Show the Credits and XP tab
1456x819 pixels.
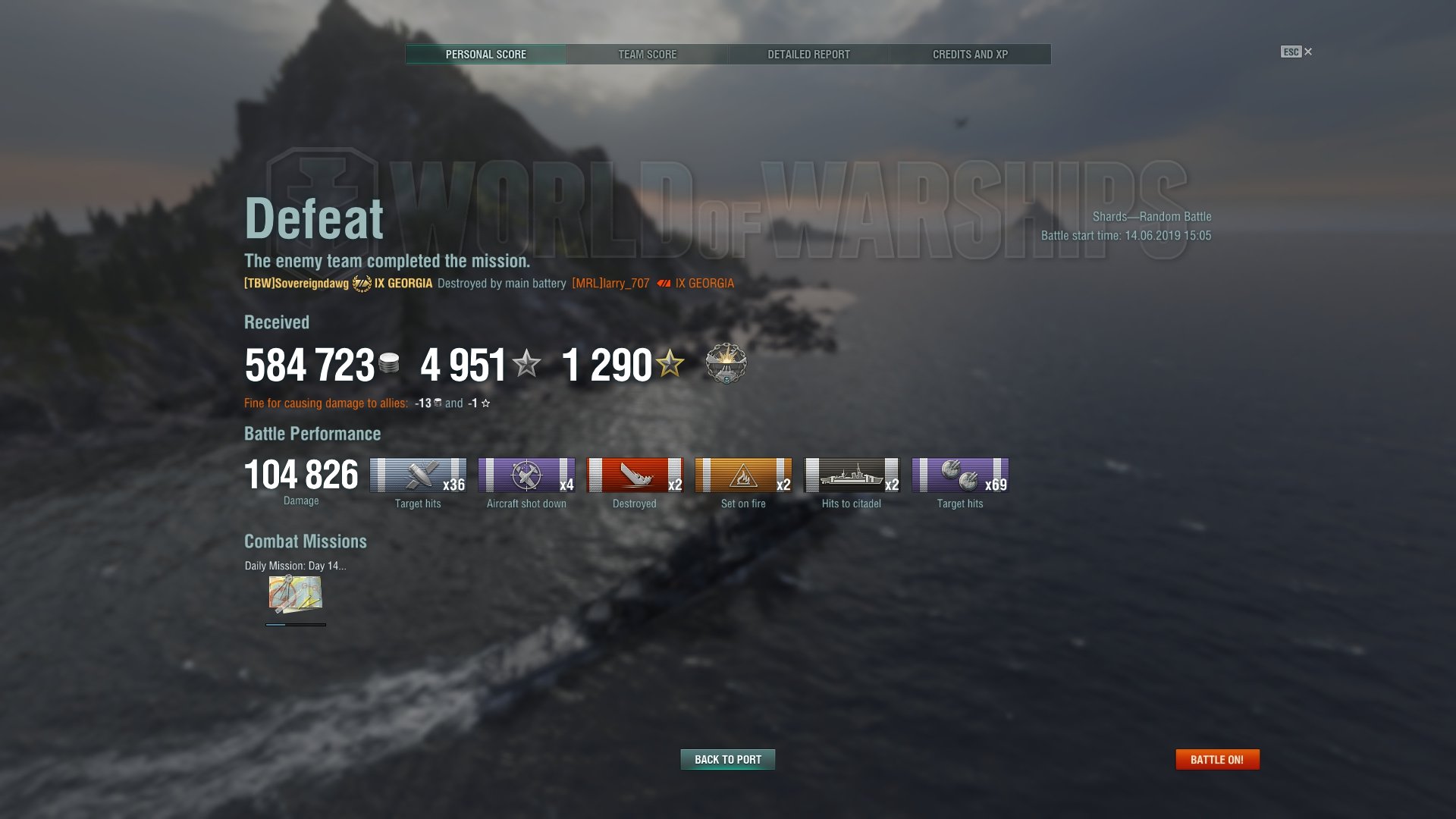tap(970, 55)
